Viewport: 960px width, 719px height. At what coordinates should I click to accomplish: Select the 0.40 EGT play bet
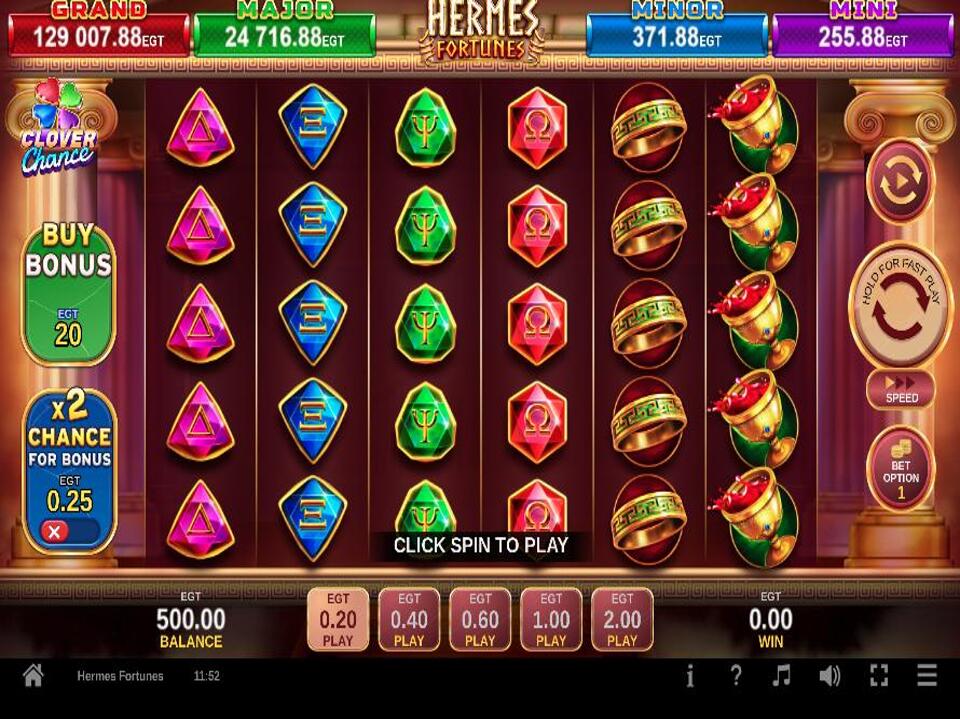point(409,619)
